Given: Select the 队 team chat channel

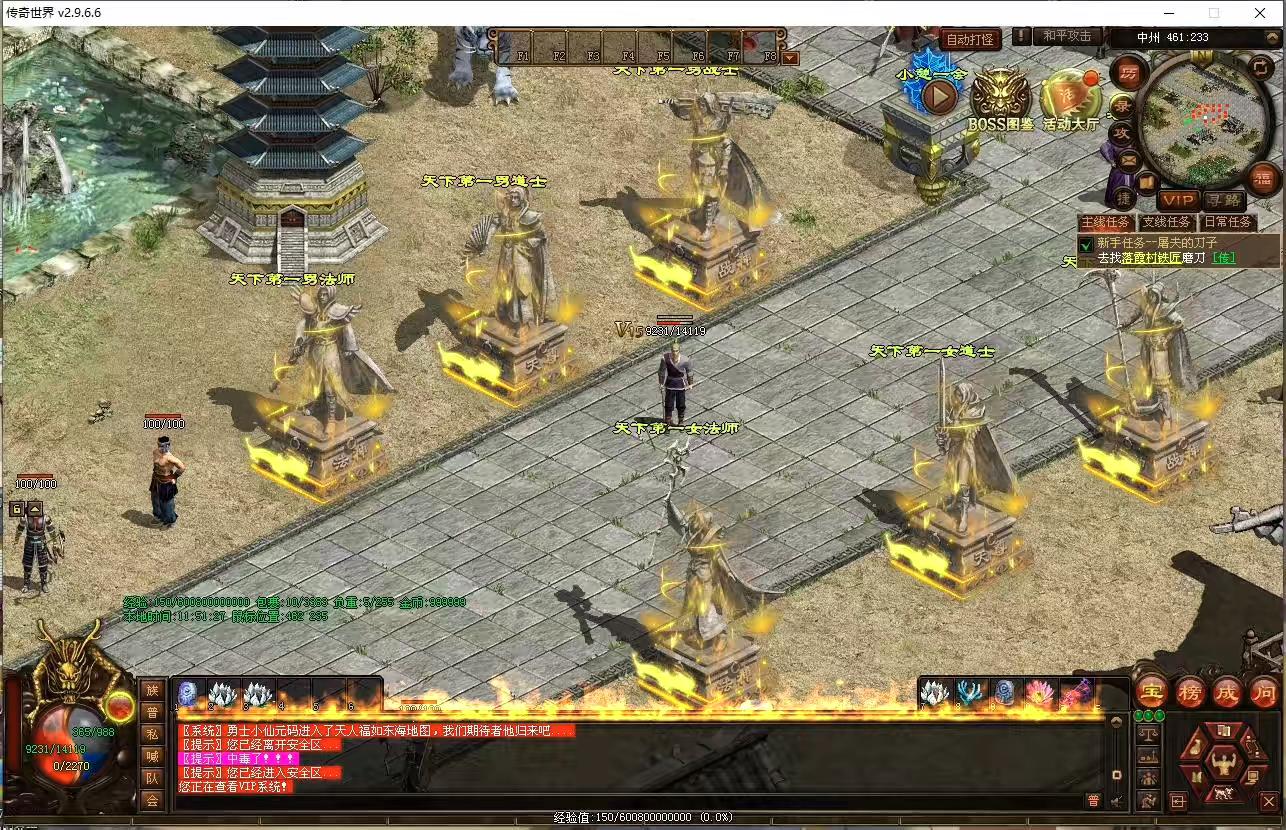Looking at the screenshot, I should [x=152, y=777].
